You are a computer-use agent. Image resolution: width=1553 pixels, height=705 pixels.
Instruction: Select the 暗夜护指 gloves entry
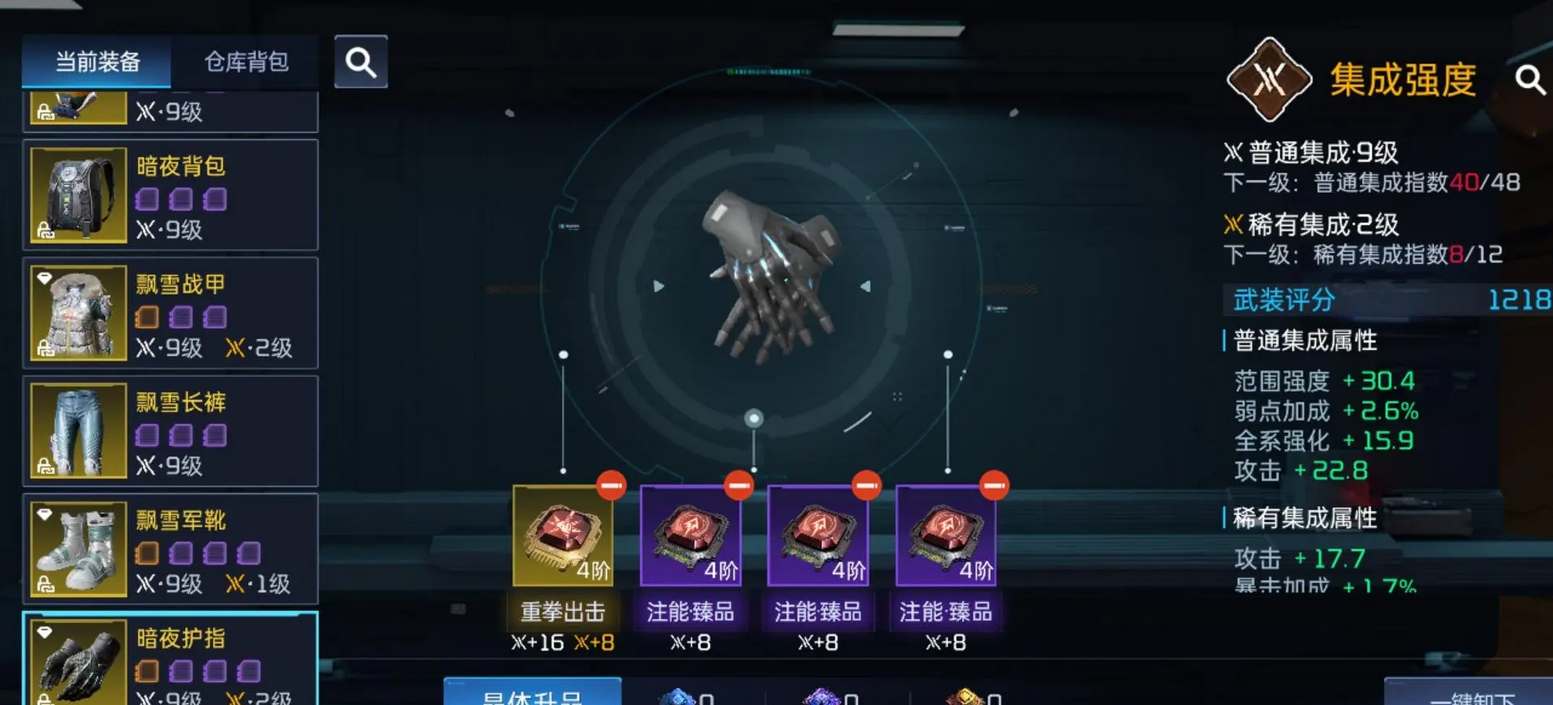(x=170, y=660)
